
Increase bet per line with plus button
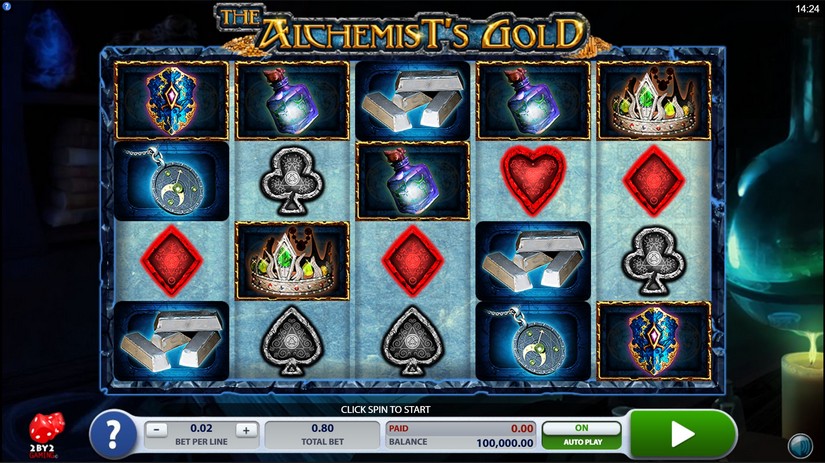(247, 430)
